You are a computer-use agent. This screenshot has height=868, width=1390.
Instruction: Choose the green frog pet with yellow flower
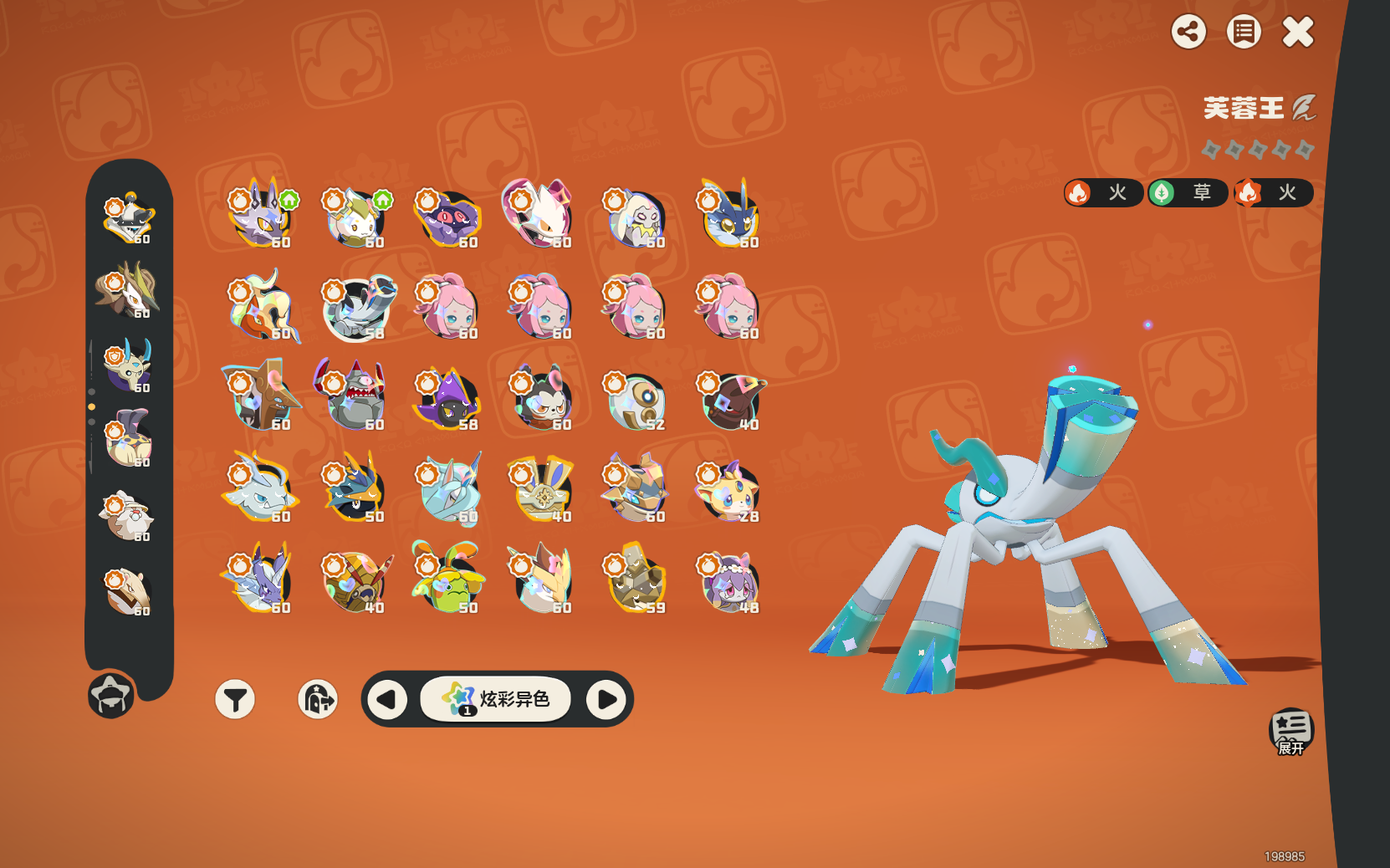click(x=447, y=579)
